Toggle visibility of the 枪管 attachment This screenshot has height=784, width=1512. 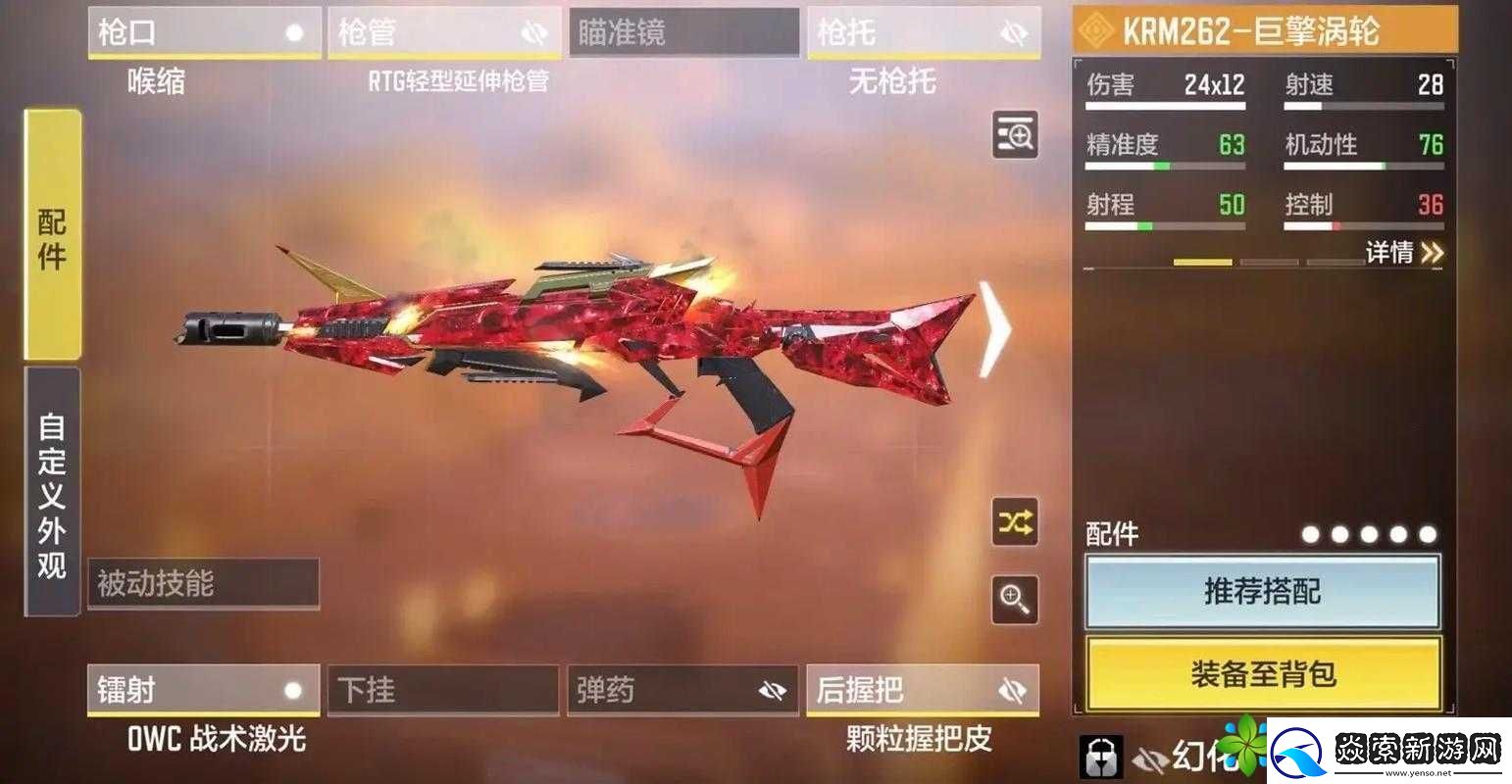534,31
